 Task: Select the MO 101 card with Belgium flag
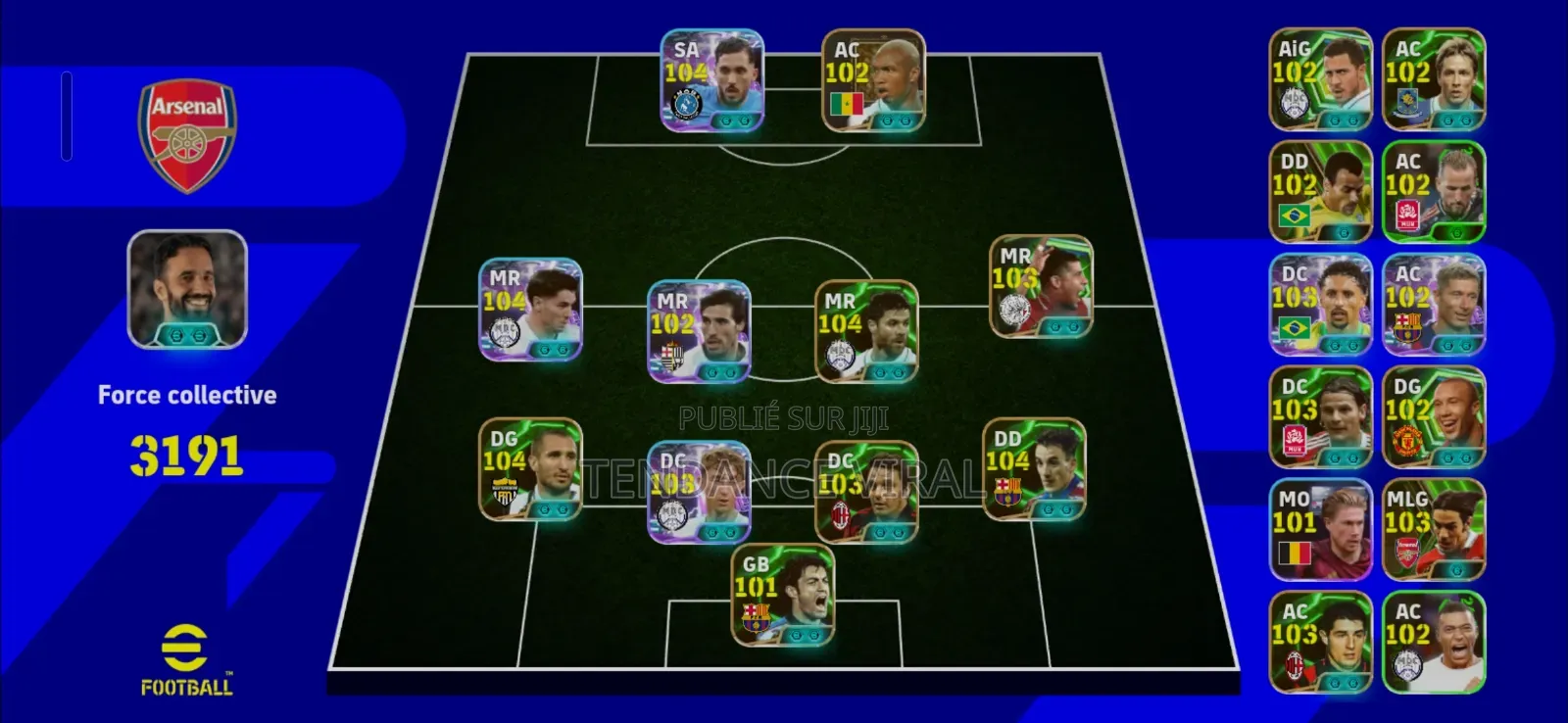point(1320,530)
